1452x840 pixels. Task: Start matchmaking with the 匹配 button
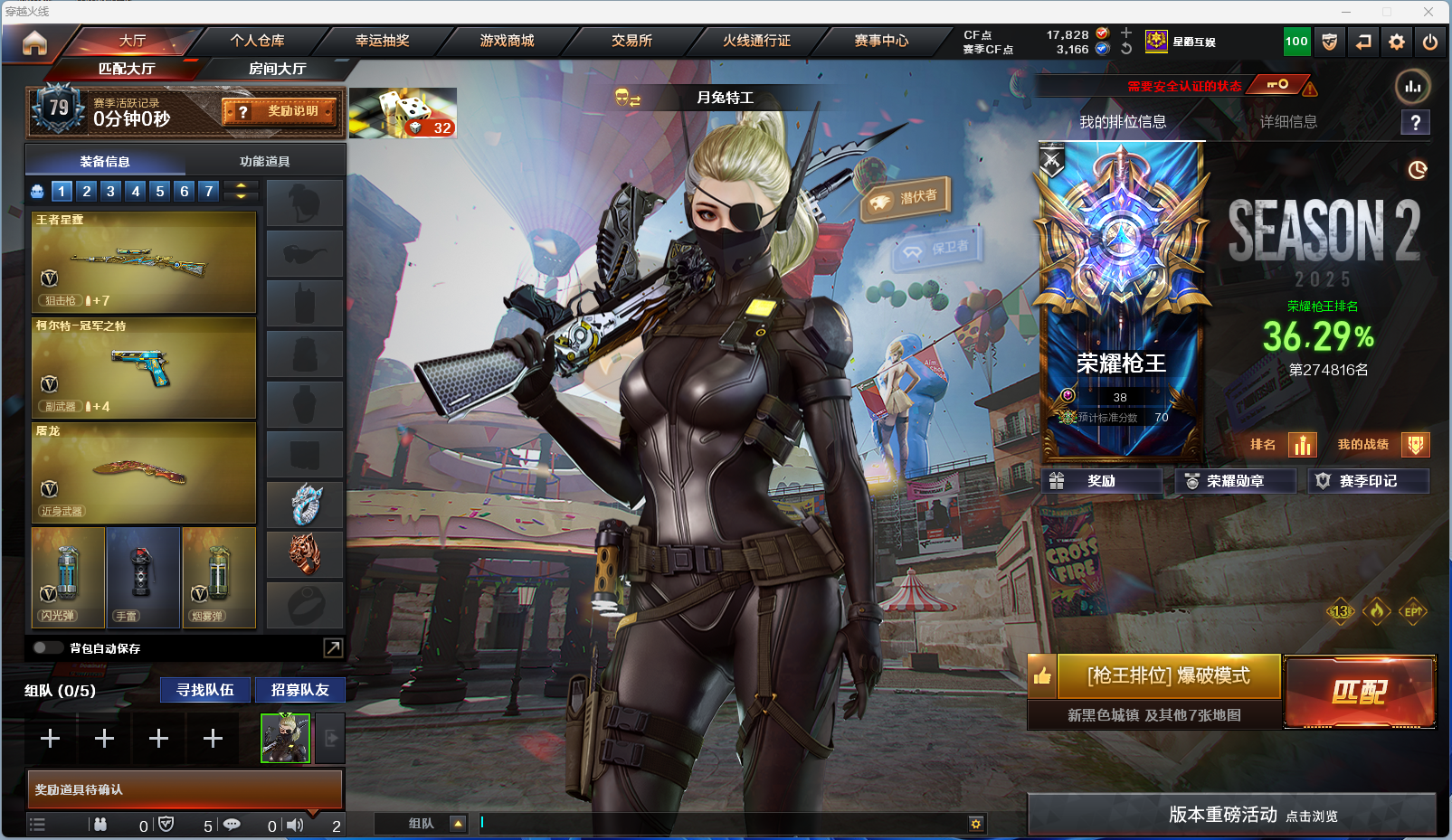tap(1359, 692)
